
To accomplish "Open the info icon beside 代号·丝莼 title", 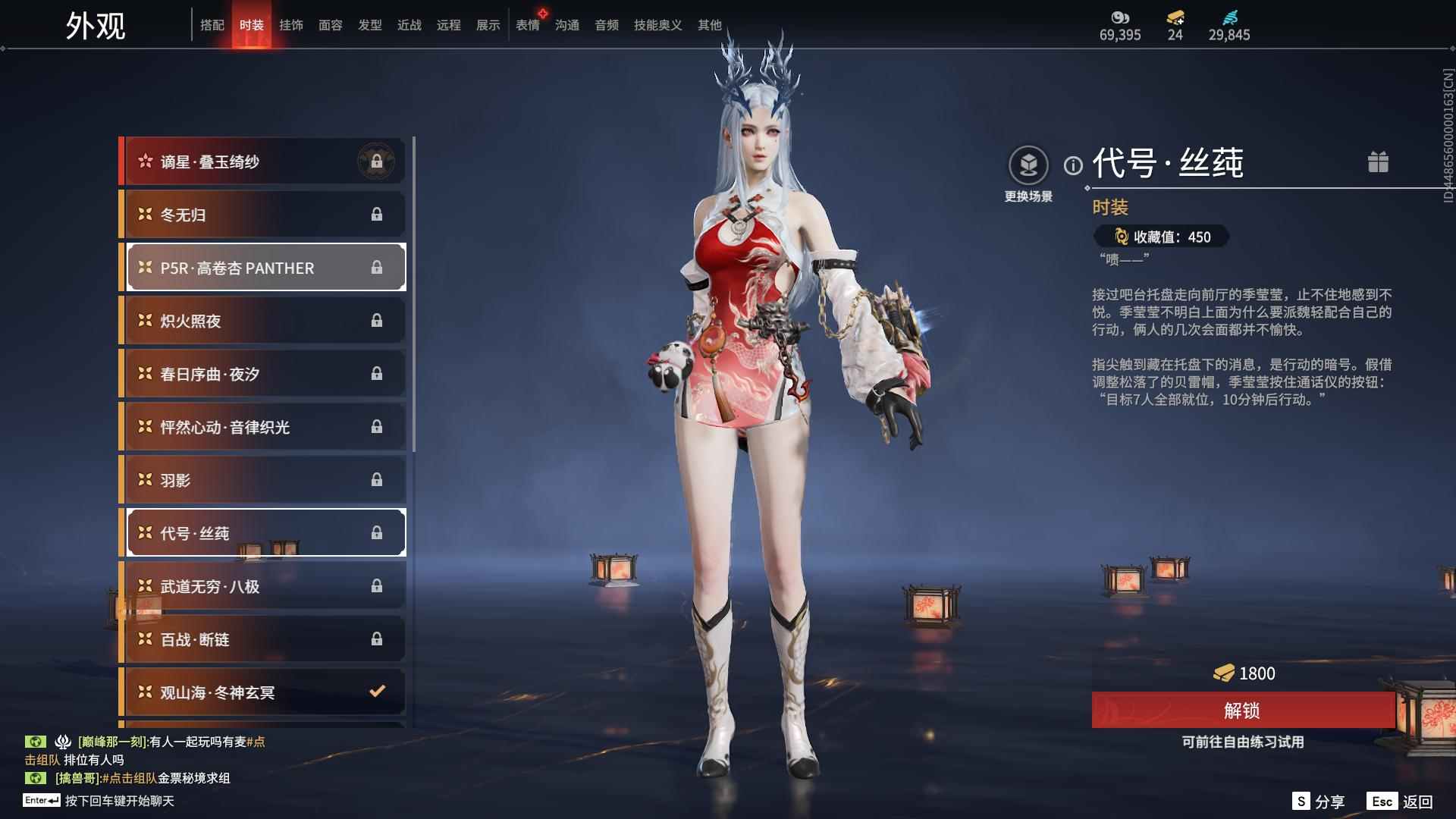I will pos(1072,165).
